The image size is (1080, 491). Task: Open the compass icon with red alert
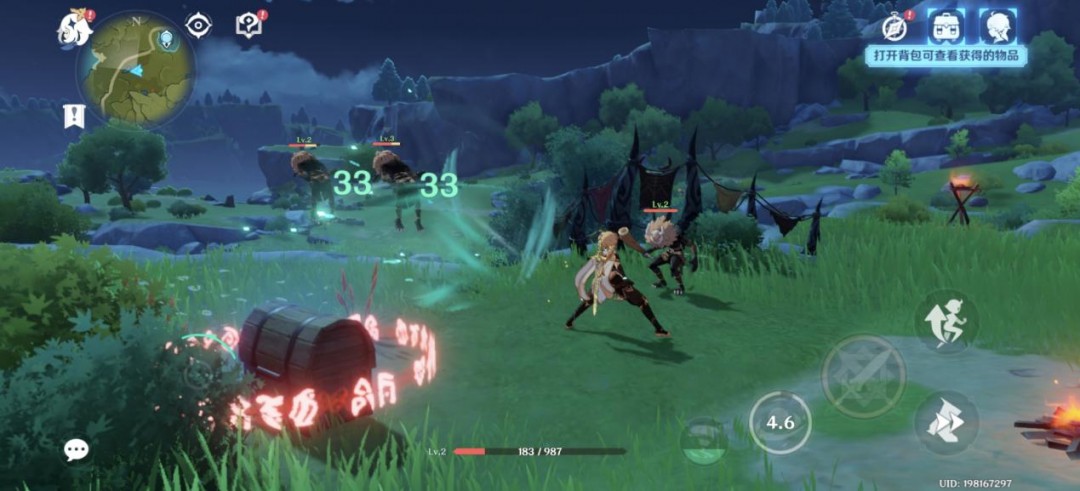point(896,27)
